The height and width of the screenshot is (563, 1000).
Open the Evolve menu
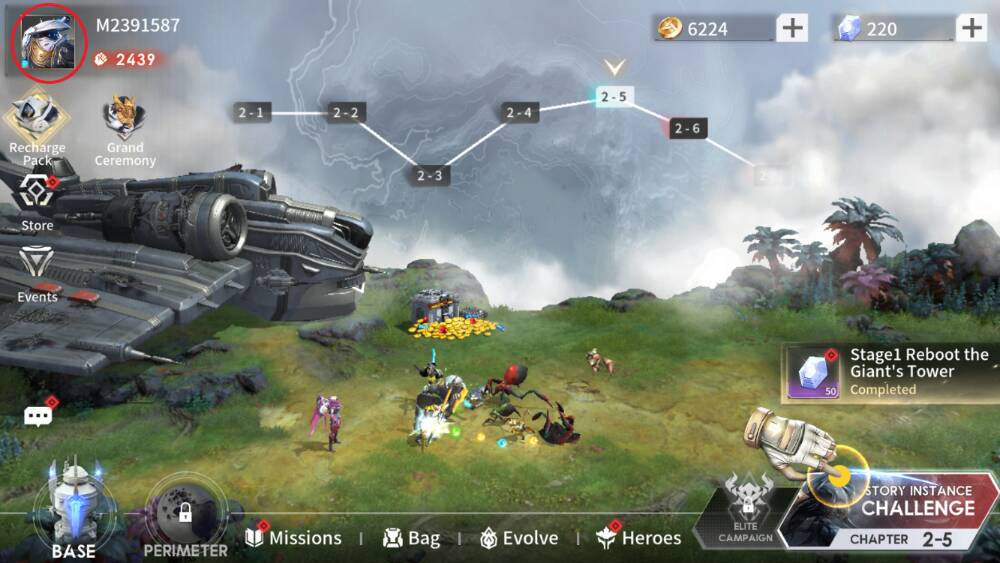[519, 538]
